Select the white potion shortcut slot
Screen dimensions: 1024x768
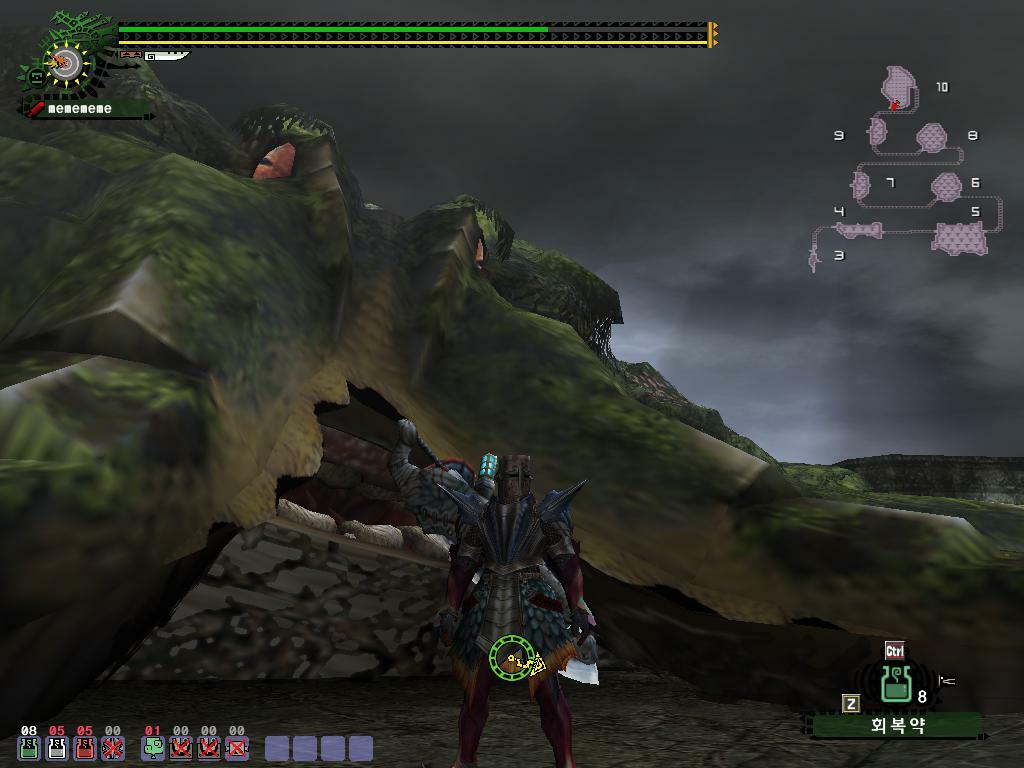click(57, 747)
